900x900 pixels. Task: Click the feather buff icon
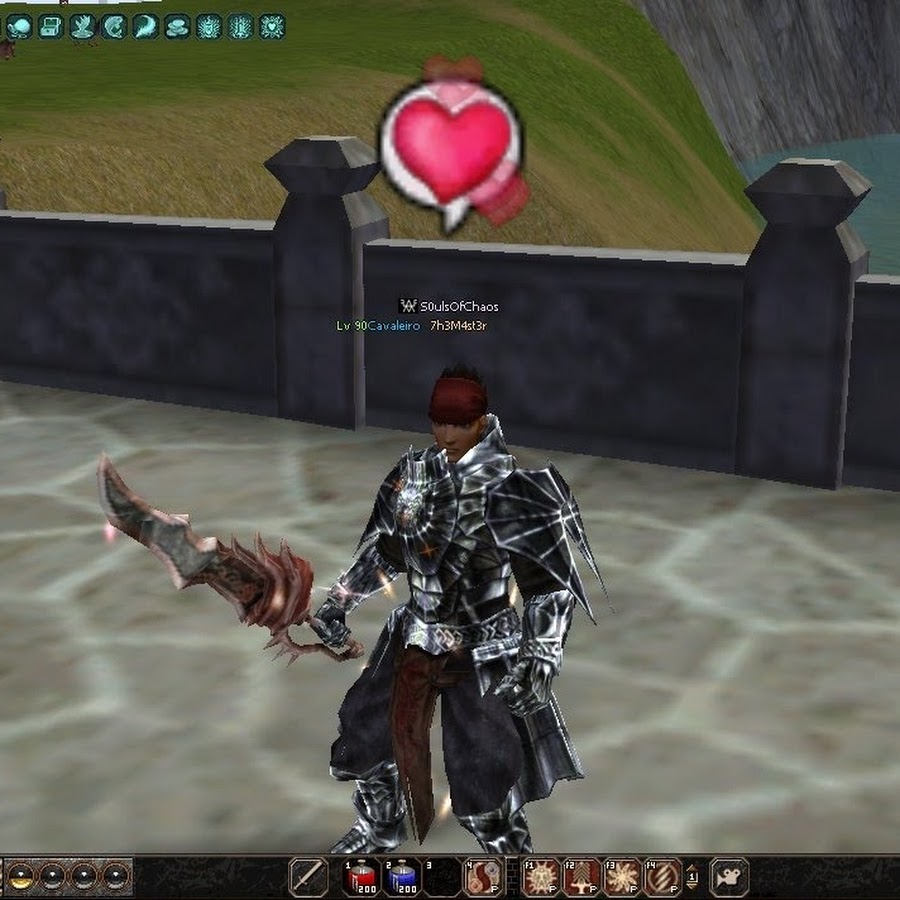point(146,27)
